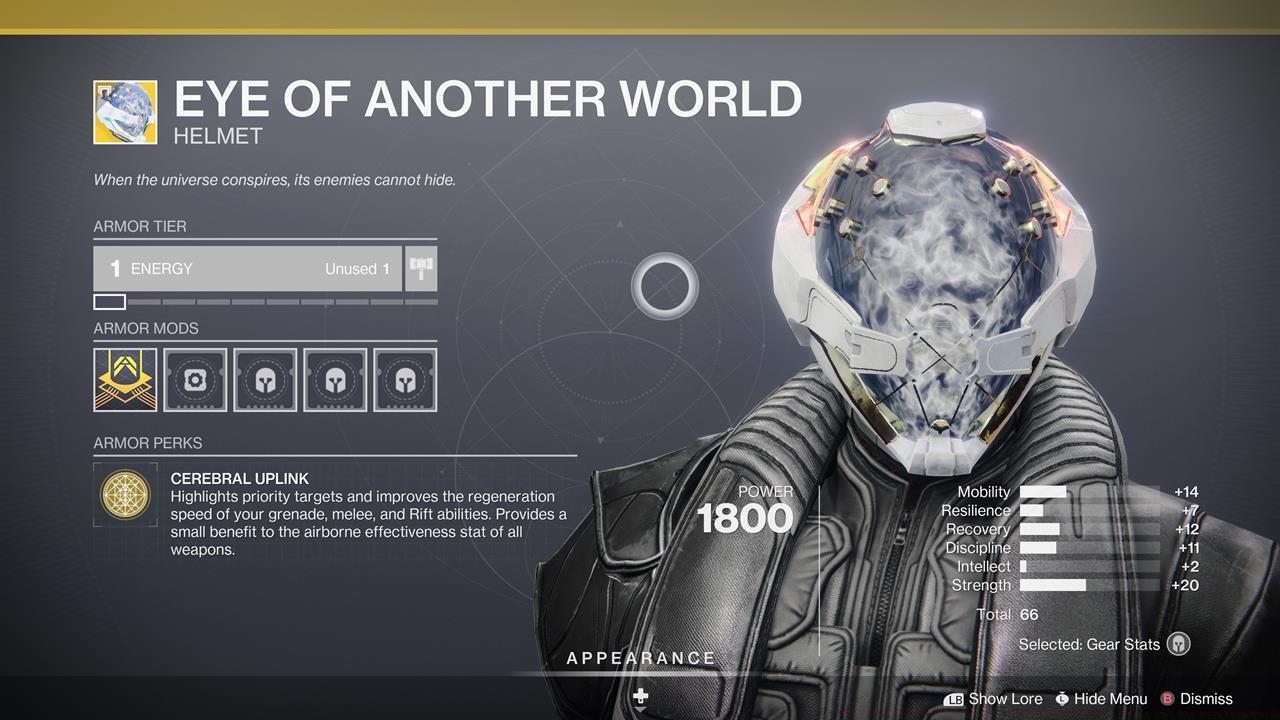Open the general mod slot with the square emblem

click(195, 380)
